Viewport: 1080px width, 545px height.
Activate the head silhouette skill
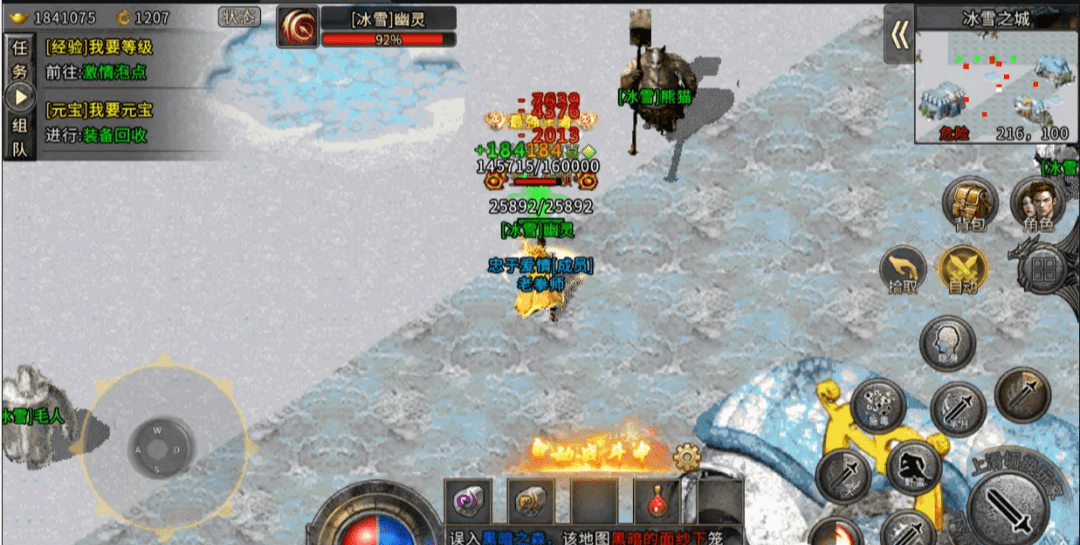(947, 342)
